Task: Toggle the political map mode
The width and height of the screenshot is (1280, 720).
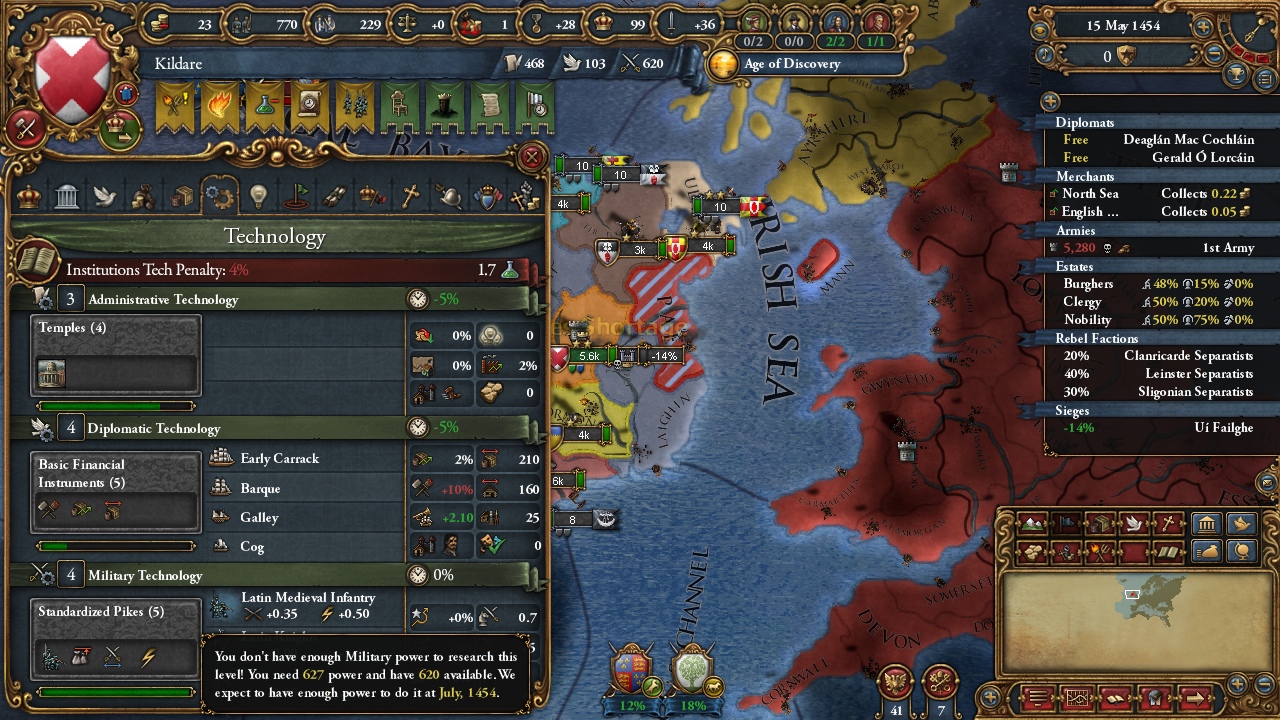Action: point(1066,522)
